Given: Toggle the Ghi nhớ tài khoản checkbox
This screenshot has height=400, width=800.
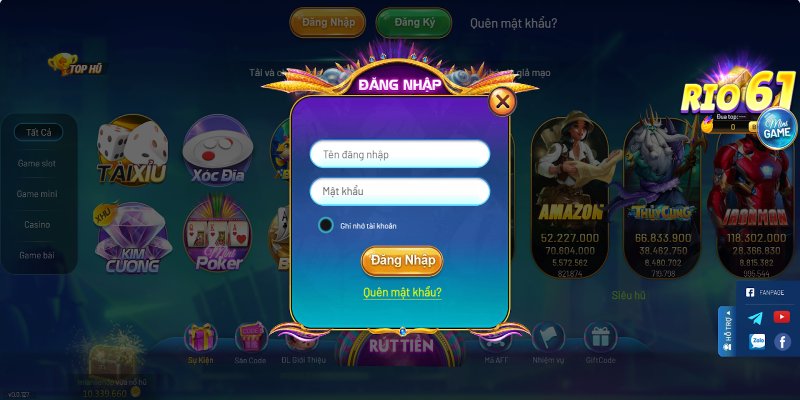Looking at the screenshot, I should 325,225.
